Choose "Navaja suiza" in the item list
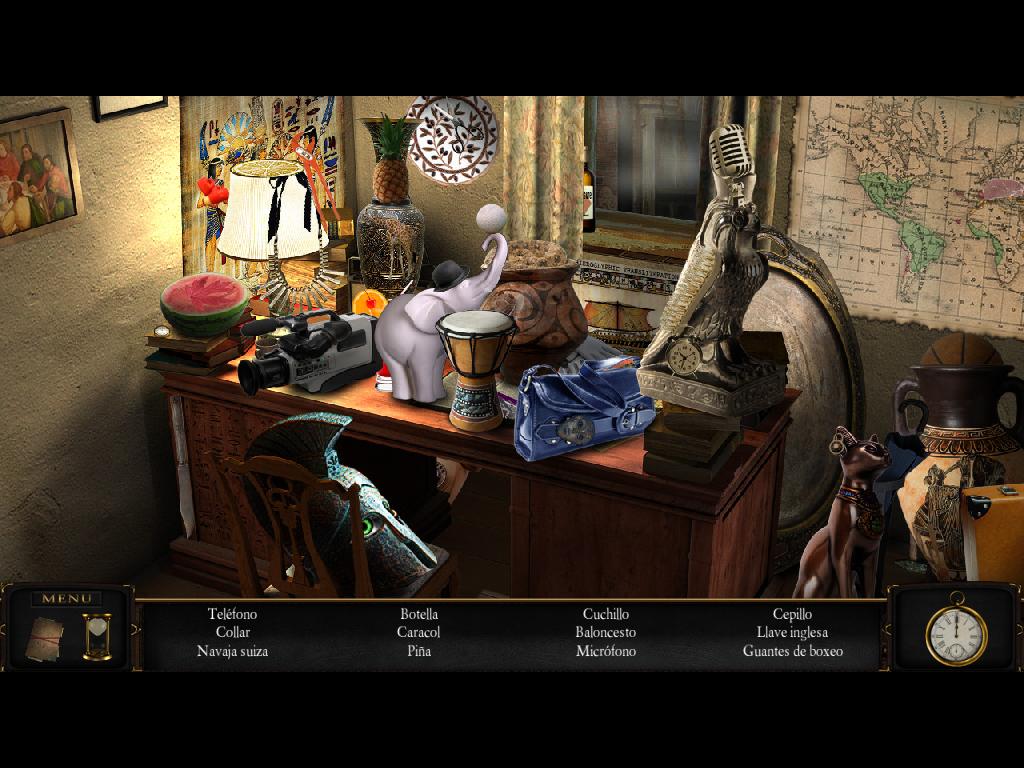The width and height of the screenshot is (1024, 768). (x=232, y=651)
